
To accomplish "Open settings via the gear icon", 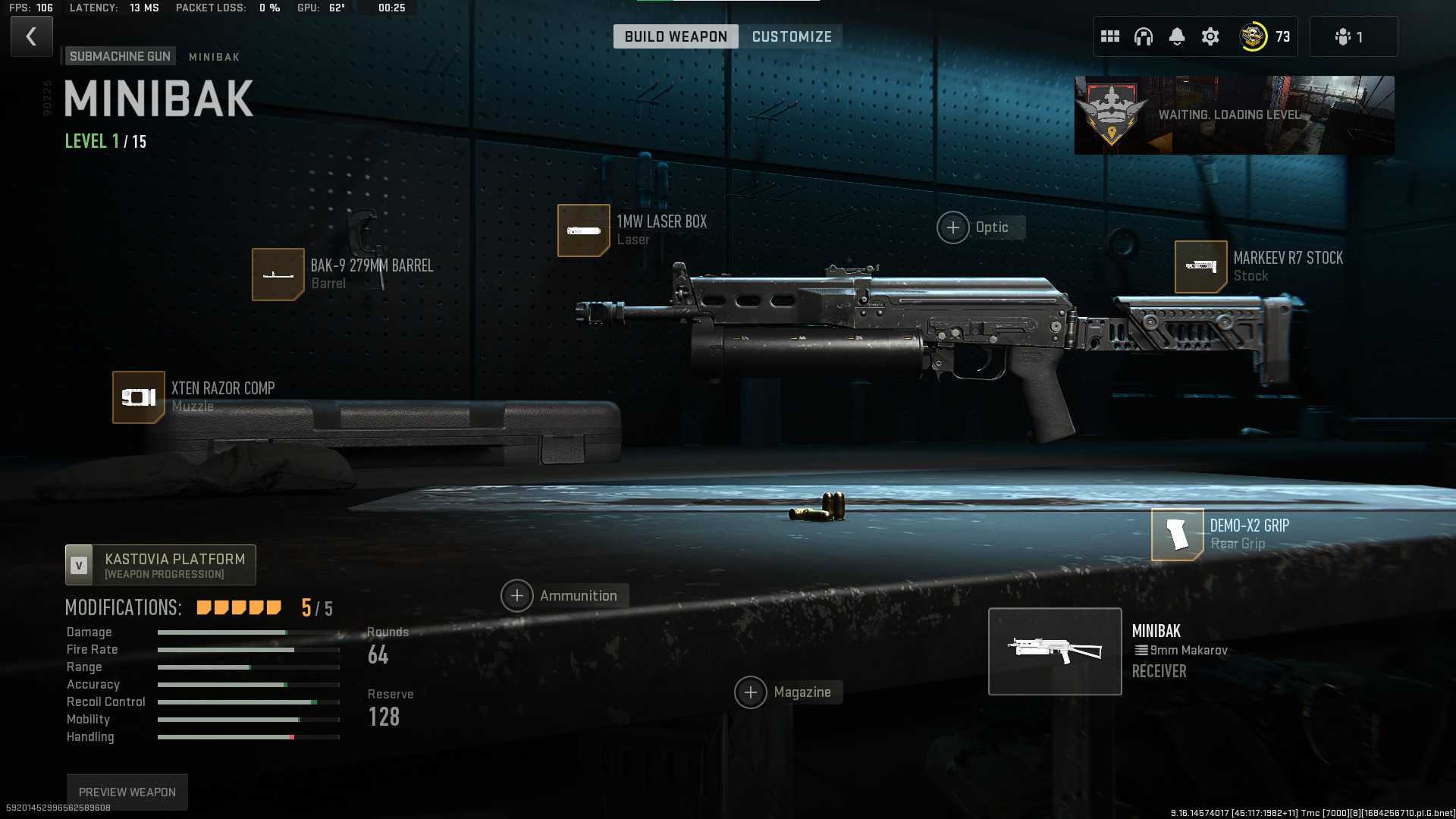I will [1210, 36].
